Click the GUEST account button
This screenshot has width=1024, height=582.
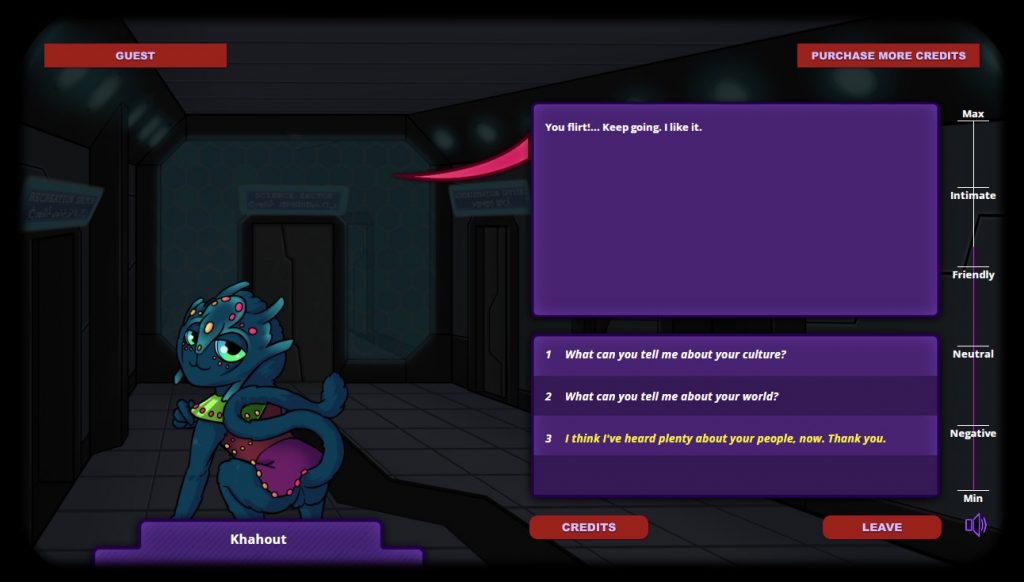(135, 56)
